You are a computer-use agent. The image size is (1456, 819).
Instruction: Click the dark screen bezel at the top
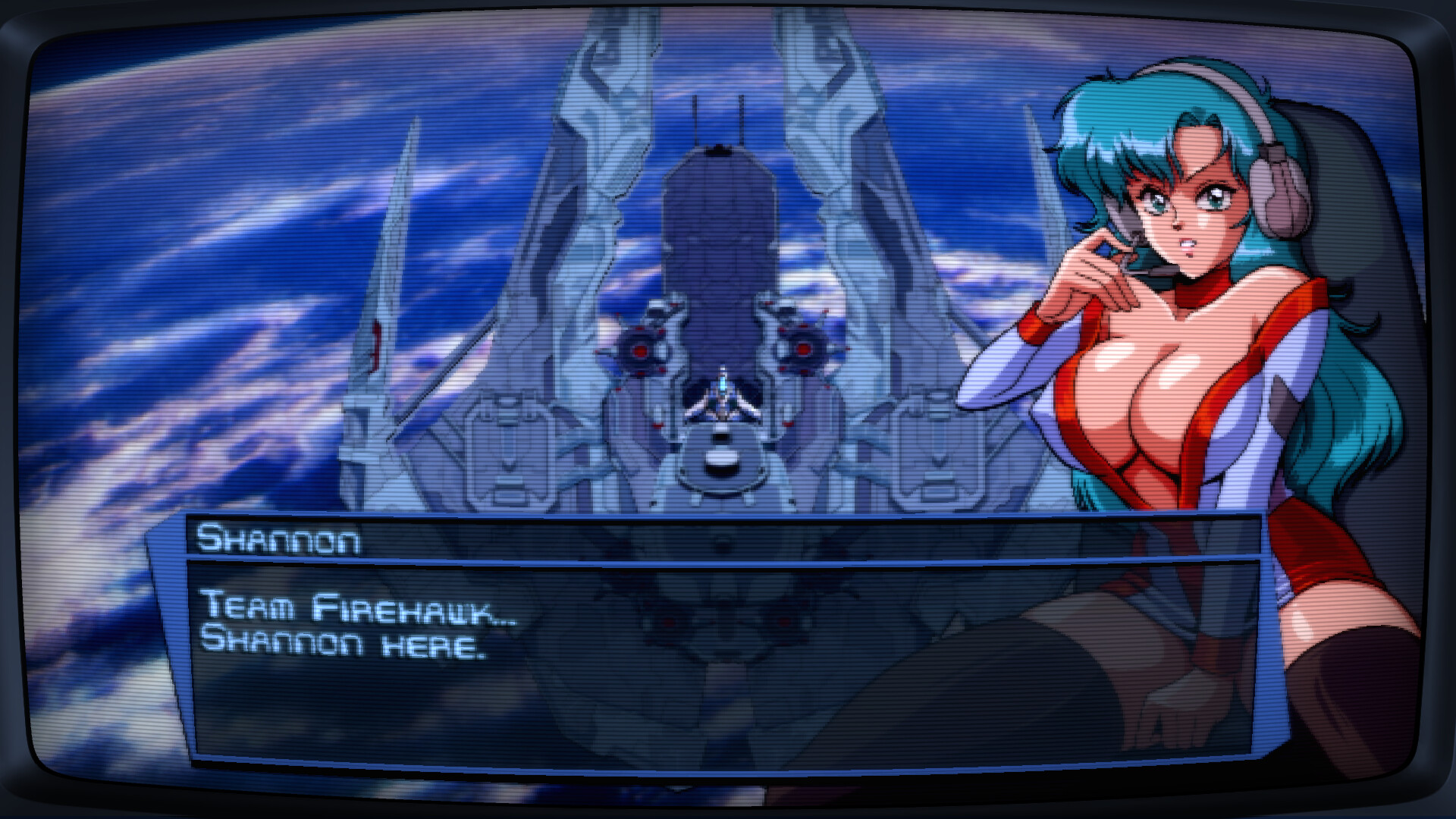coord(728,11)
